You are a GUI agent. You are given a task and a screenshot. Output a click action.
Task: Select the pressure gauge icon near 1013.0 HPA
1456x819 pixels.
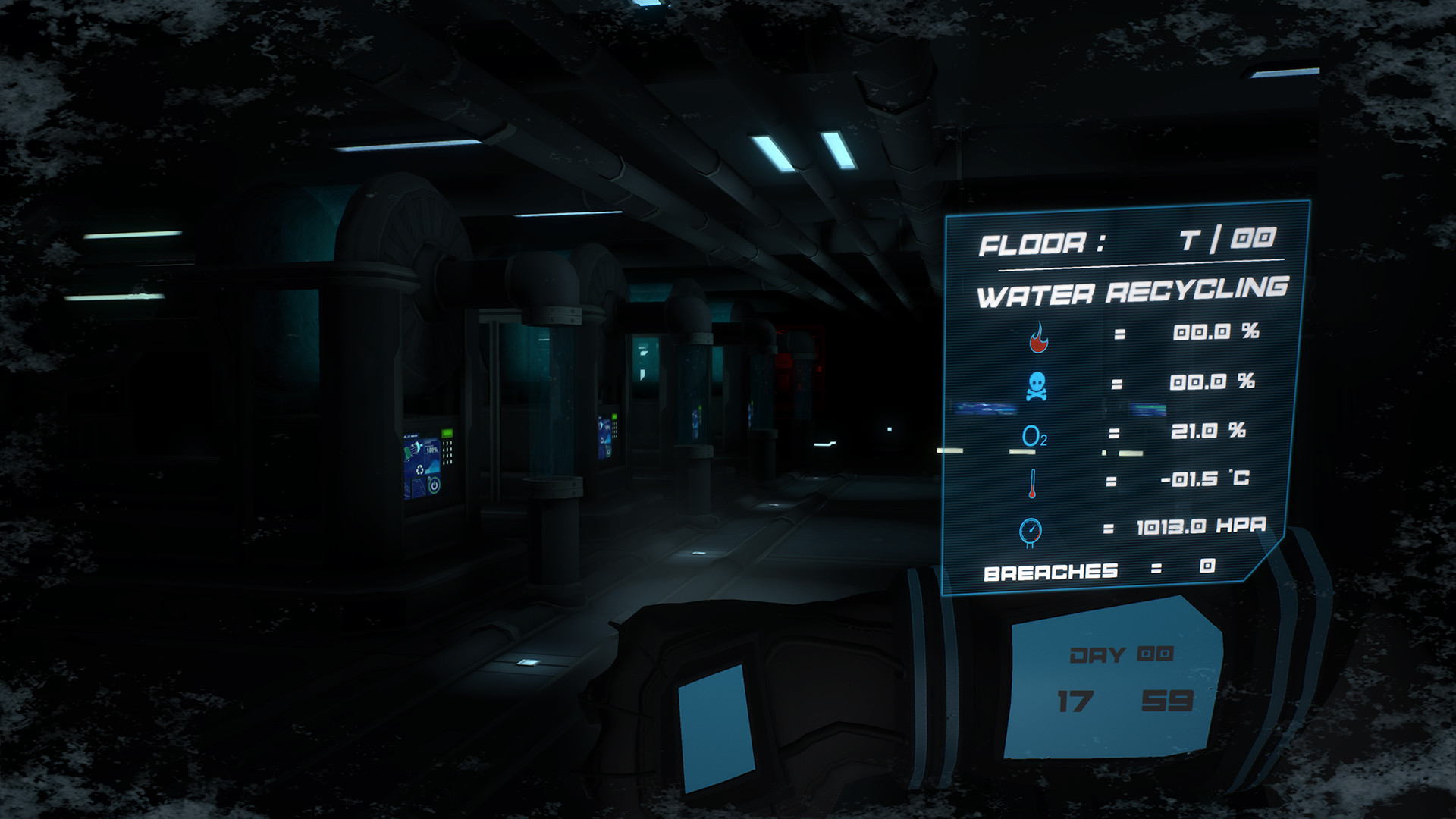coord(1030,527)
